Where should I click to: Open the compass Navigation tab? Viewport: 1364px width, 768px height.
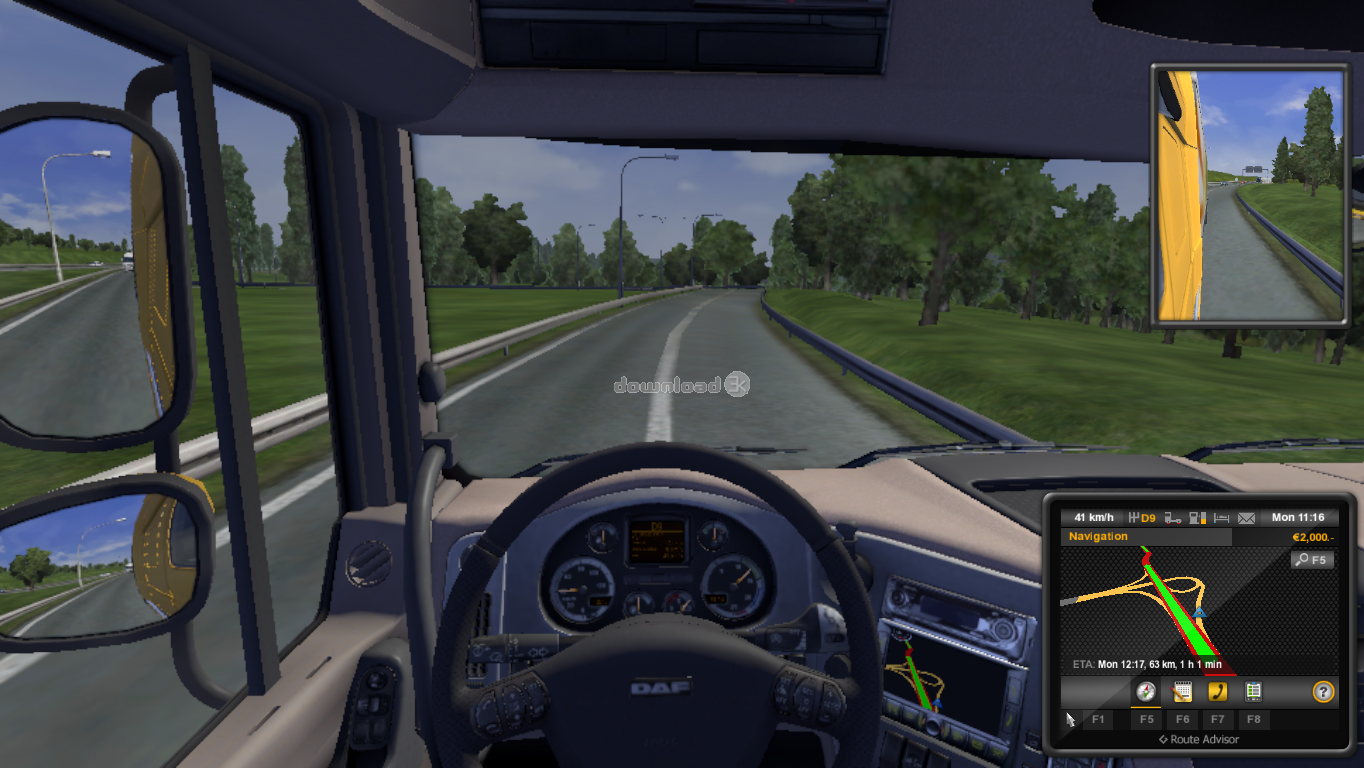(1146, 691)
